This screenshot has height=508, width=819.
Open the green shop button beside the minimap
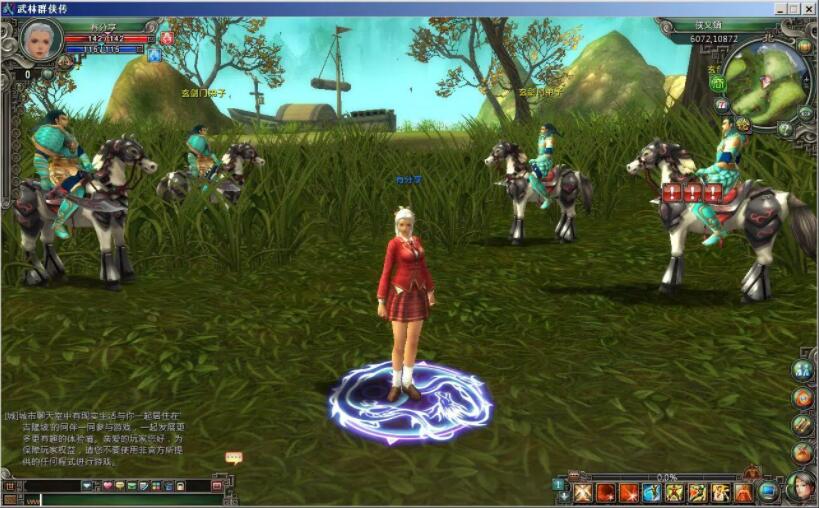[x=717, y=83]
